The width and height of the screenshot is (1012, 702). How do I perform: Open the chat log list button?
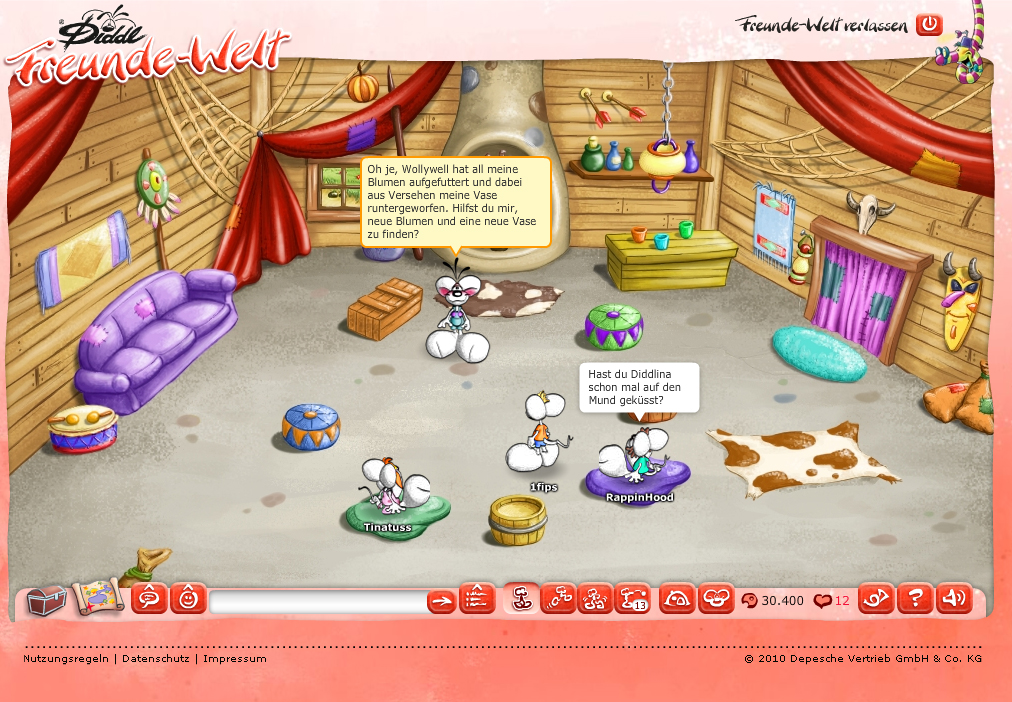tap(477, 599)
